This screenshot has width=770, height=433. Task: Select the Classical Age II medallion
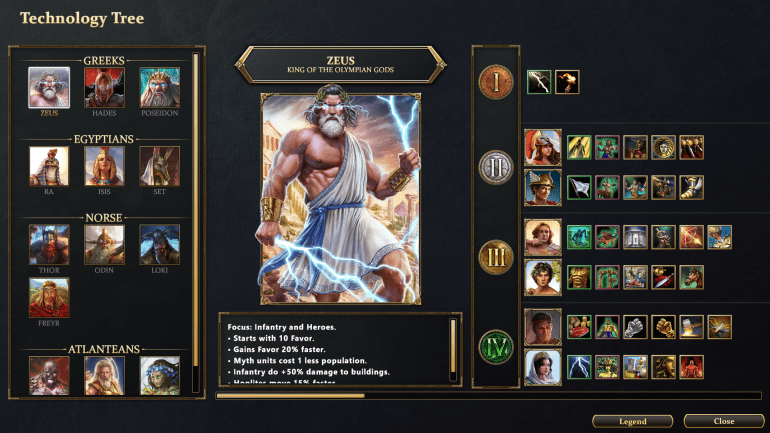pos(496,166)
